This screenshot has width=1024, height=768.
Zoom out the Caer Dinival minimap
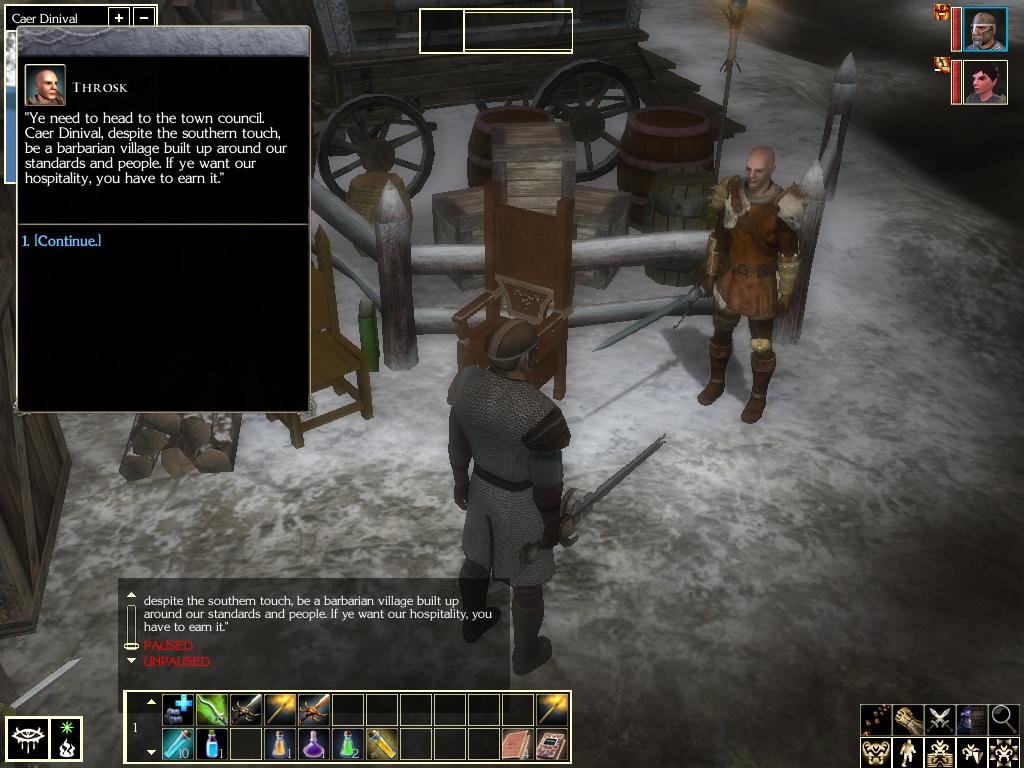(x=144, y=18)
